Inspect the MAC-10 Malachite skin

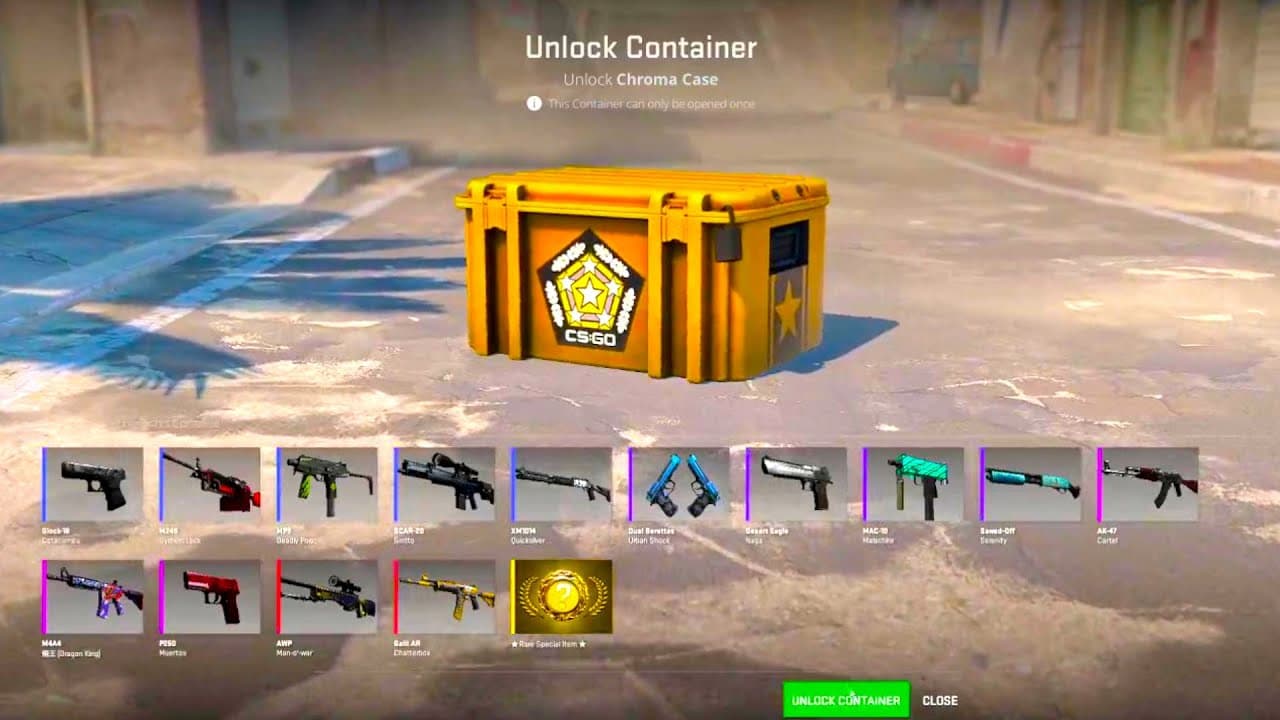coord(915,485)
